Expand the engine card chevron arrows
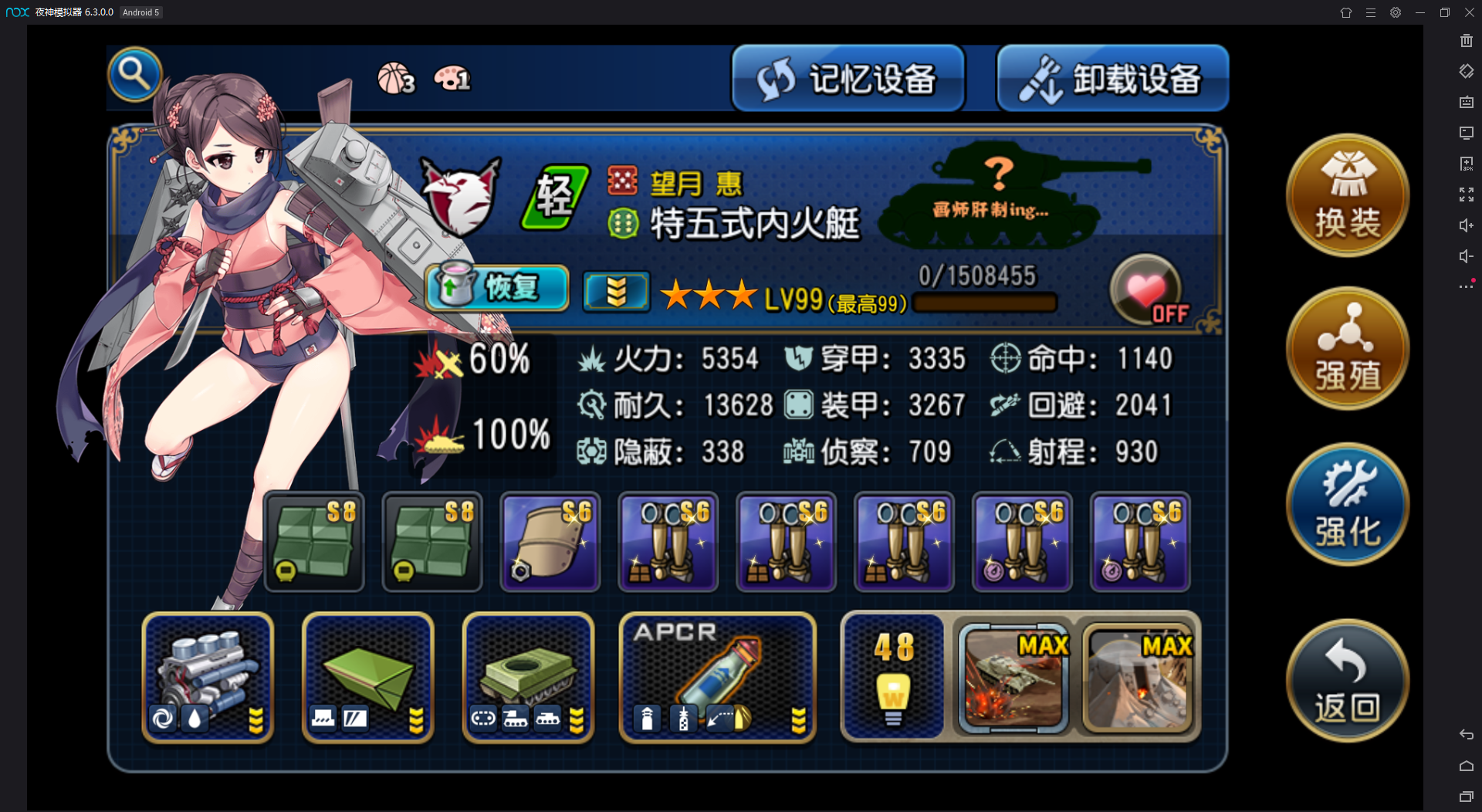This screenshot has width=1482, height=812. coord(257,722)
